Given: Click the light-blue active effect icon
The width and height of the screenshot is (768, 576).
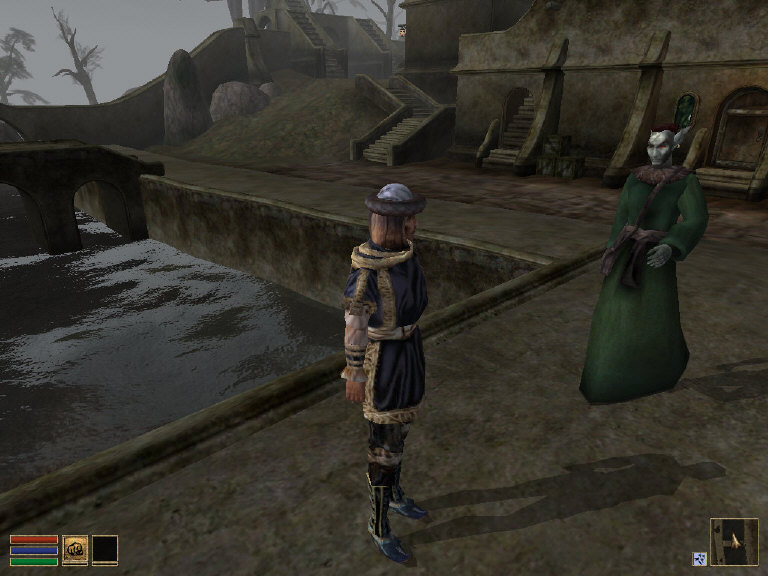Looking at the screenshot, I should (699, 559).
